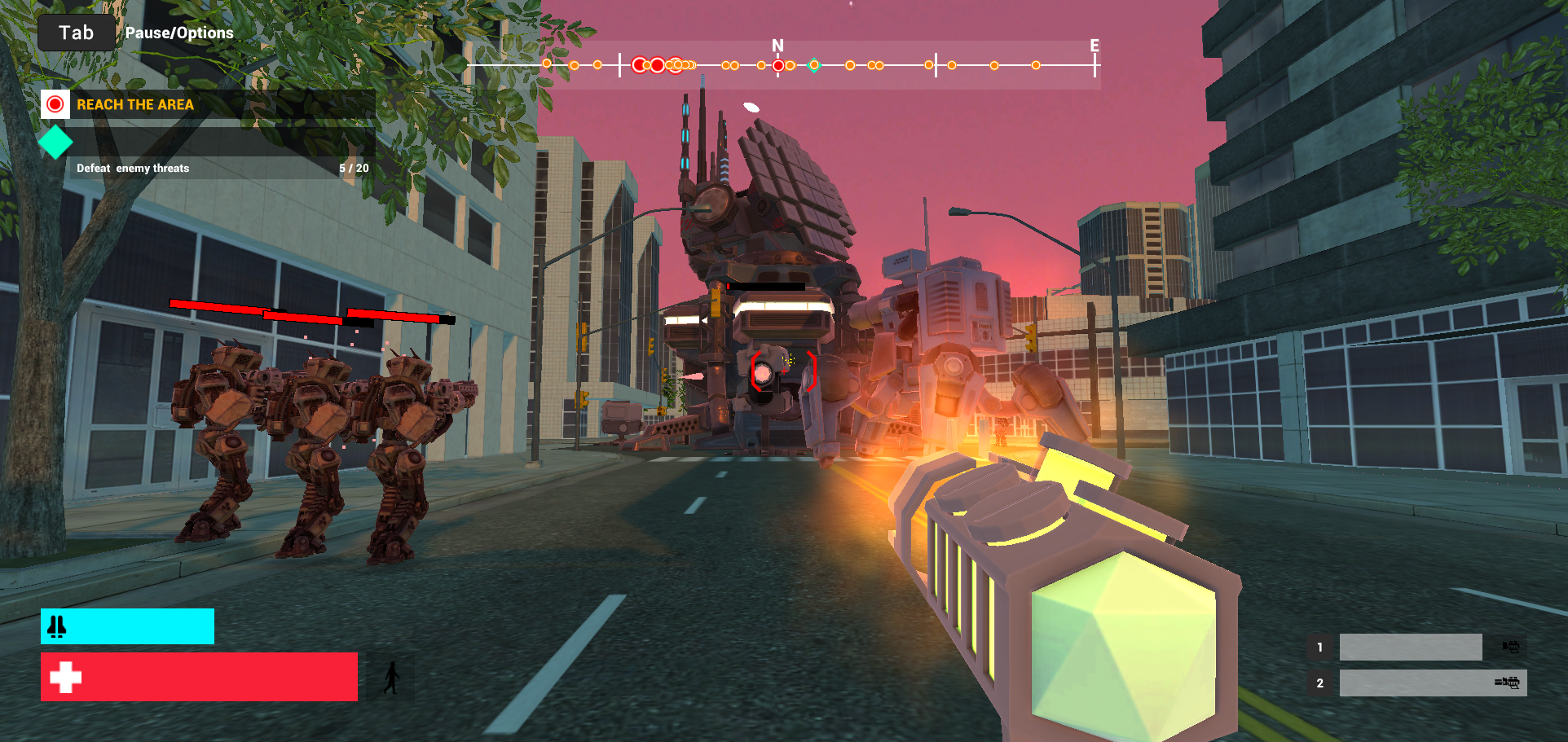
Task: Toggle weapon slot 1 key indicator
Action: coord(1320,647)
